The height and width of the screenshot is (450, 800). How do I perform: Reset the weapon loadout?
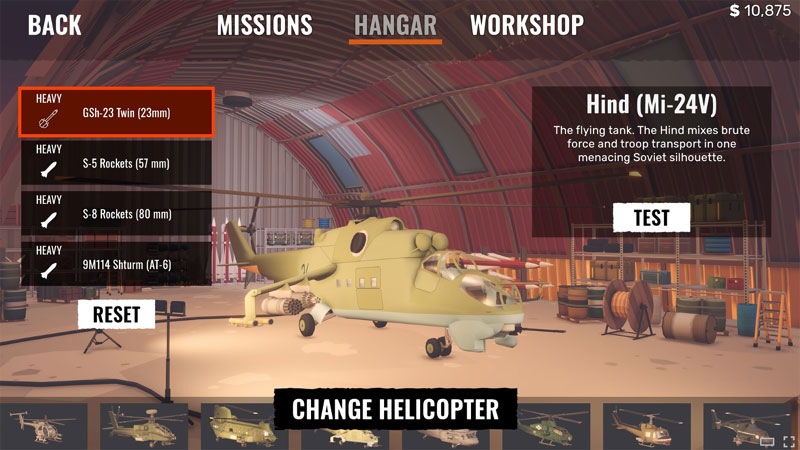117,314
